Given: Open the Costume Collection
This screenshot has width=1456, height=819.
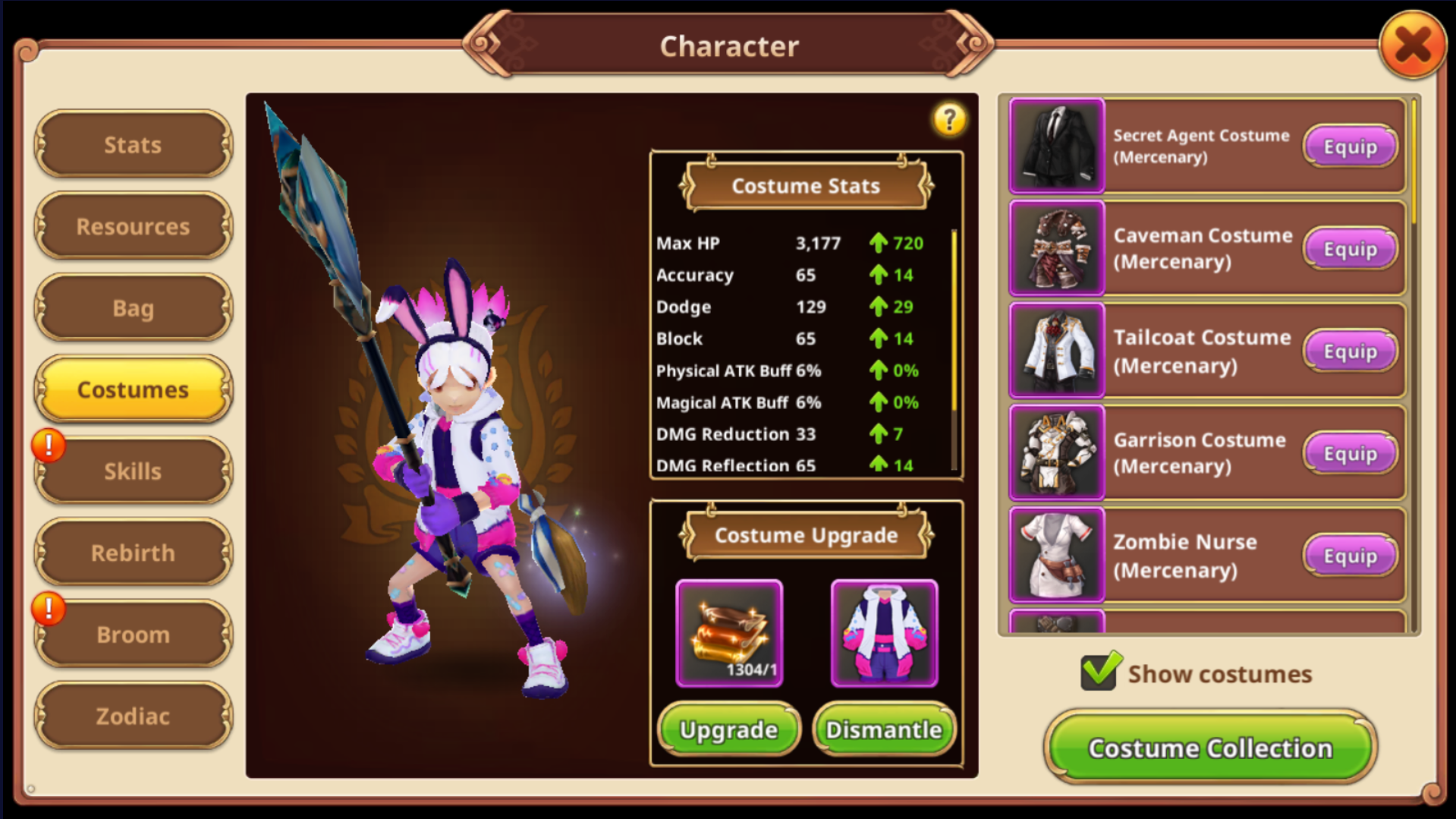Looking at the screenshot, I should coord(1210,748).
